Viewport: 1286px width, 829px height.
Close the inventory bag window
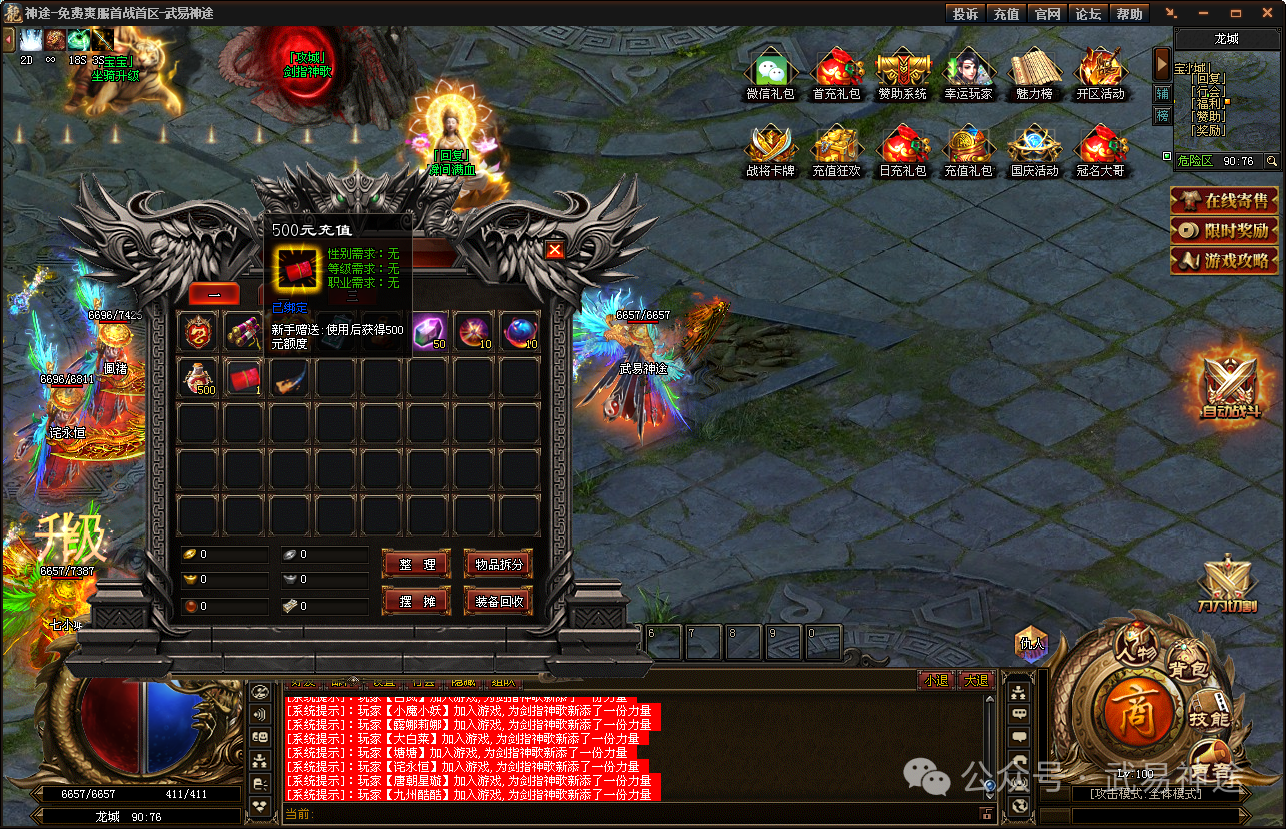pos(555,250)
